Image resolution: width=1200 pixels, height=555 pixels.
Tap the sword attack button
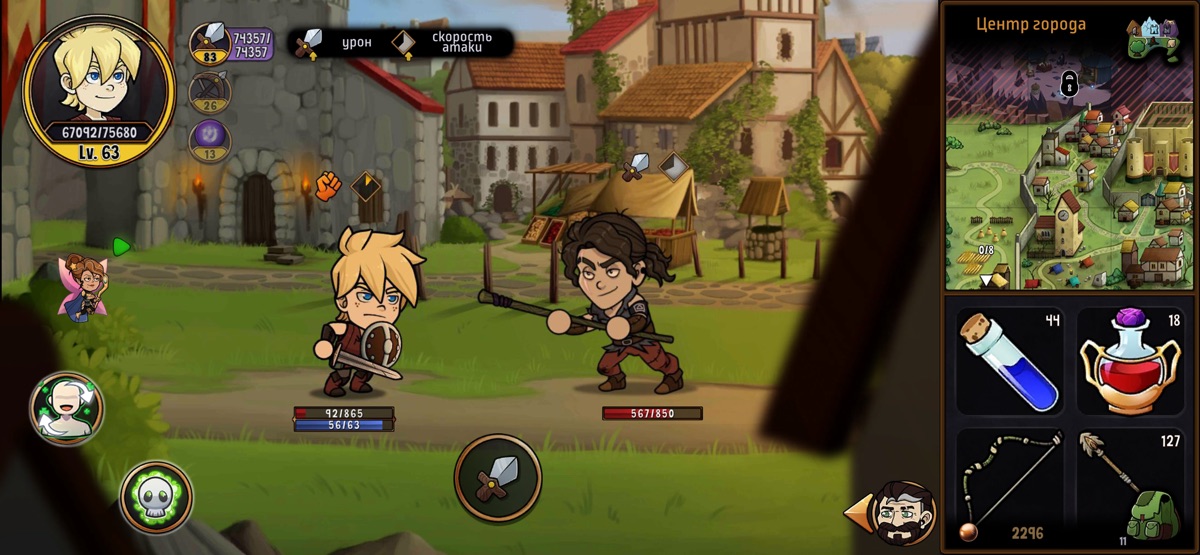click(497, 477)
